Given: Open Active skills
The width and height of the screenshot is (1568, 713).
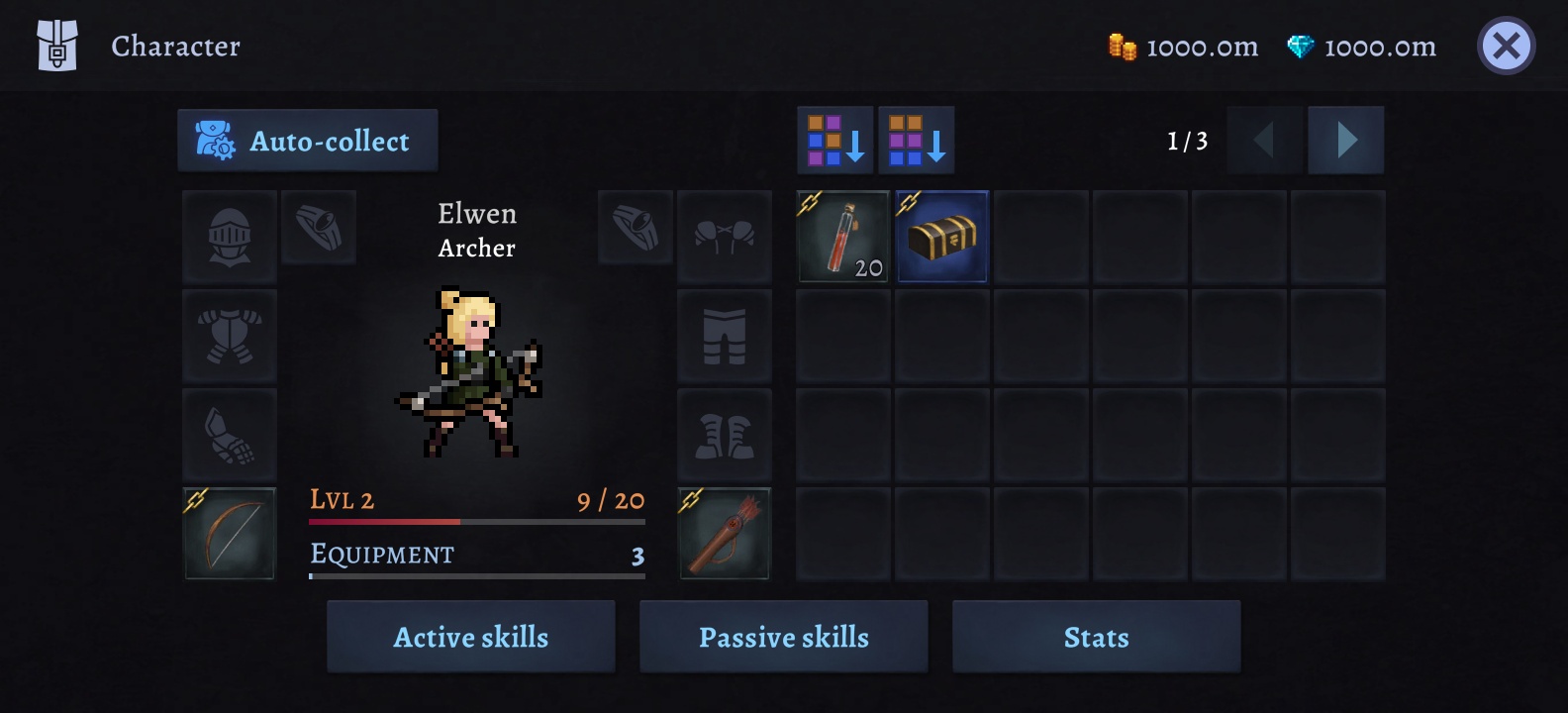Looking at the screenshot, I should click(x=471, y=637).
